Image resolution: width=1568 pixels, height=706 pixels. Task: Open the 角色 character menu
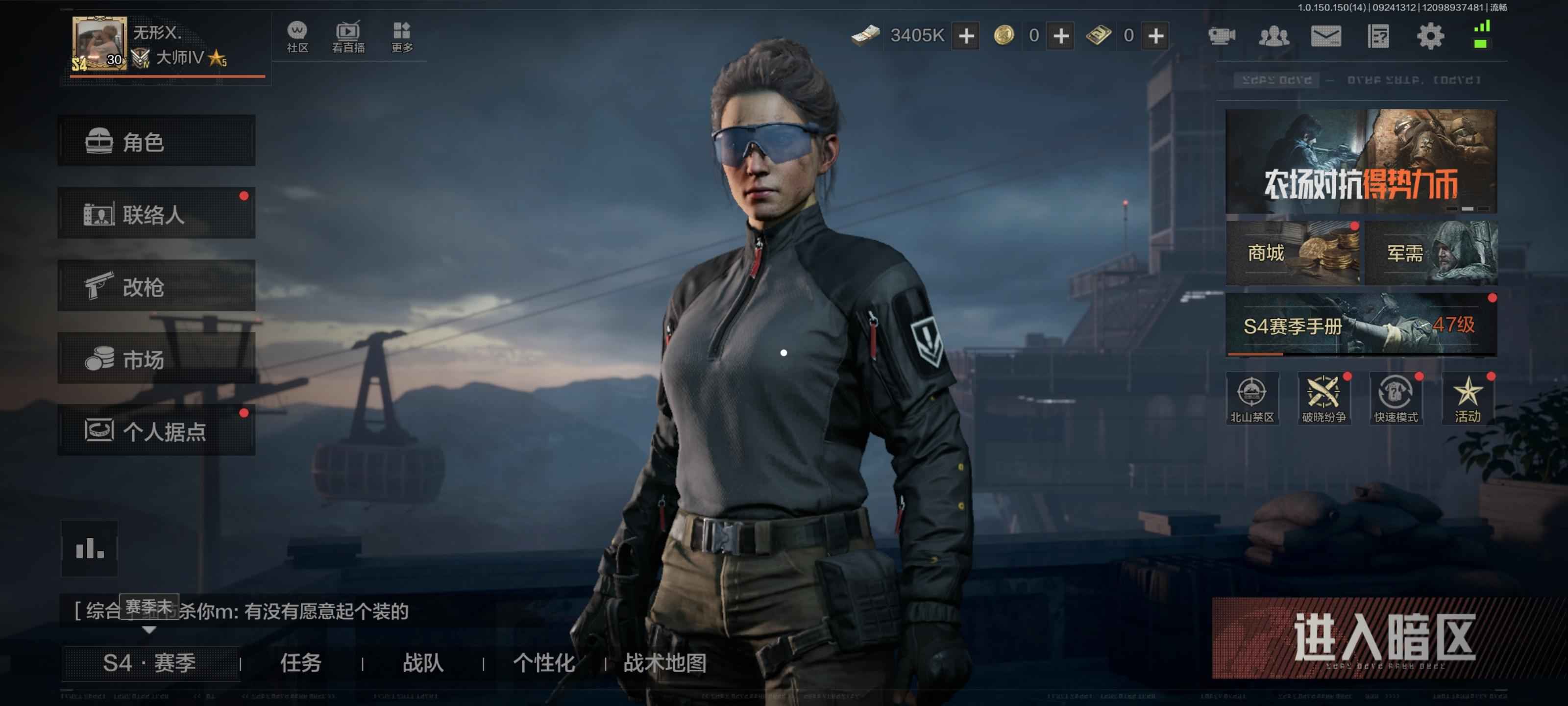(156, 141)
